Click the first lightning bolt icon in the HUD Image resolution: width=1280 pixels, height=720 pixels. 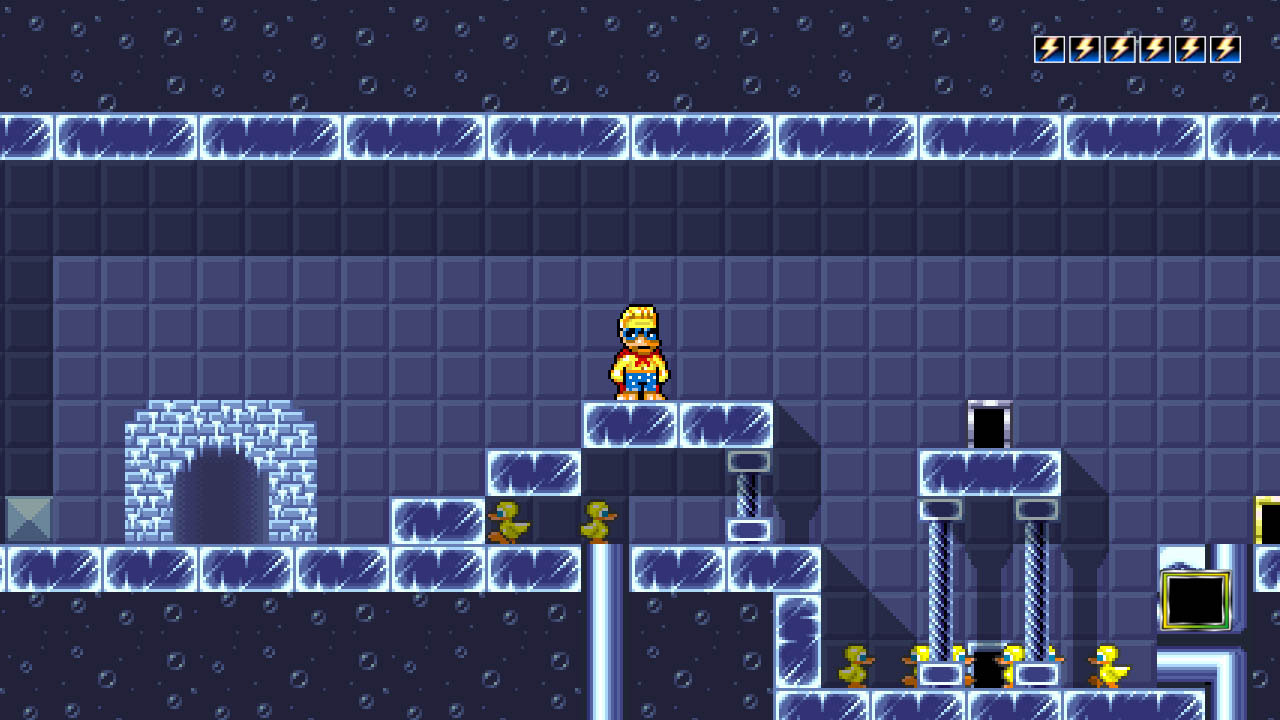click(x=1051, y=47)
